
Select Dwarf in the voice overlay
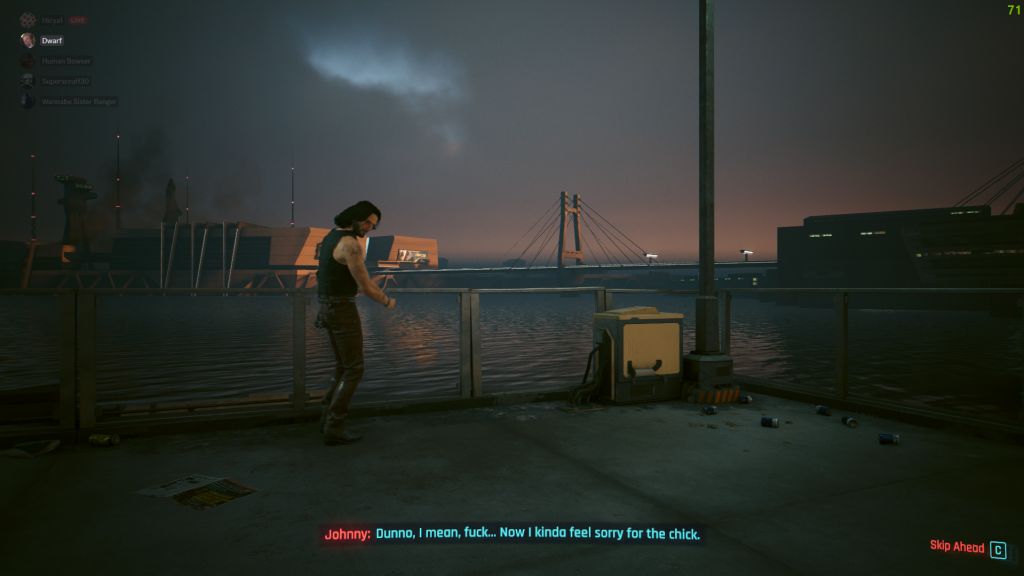52,41
